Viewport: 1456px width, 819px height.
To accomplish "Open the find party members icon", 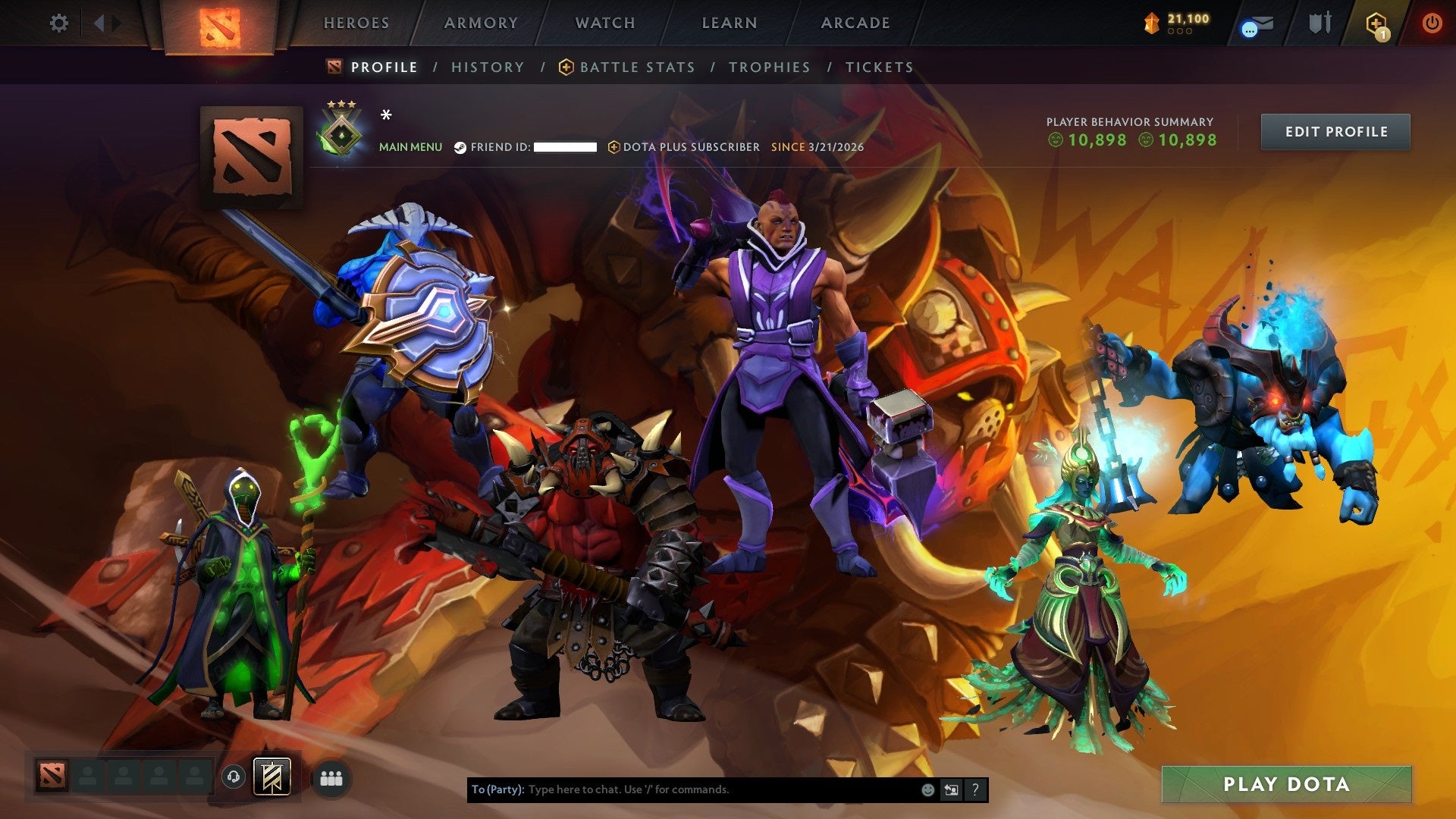I will coord(332,777).
